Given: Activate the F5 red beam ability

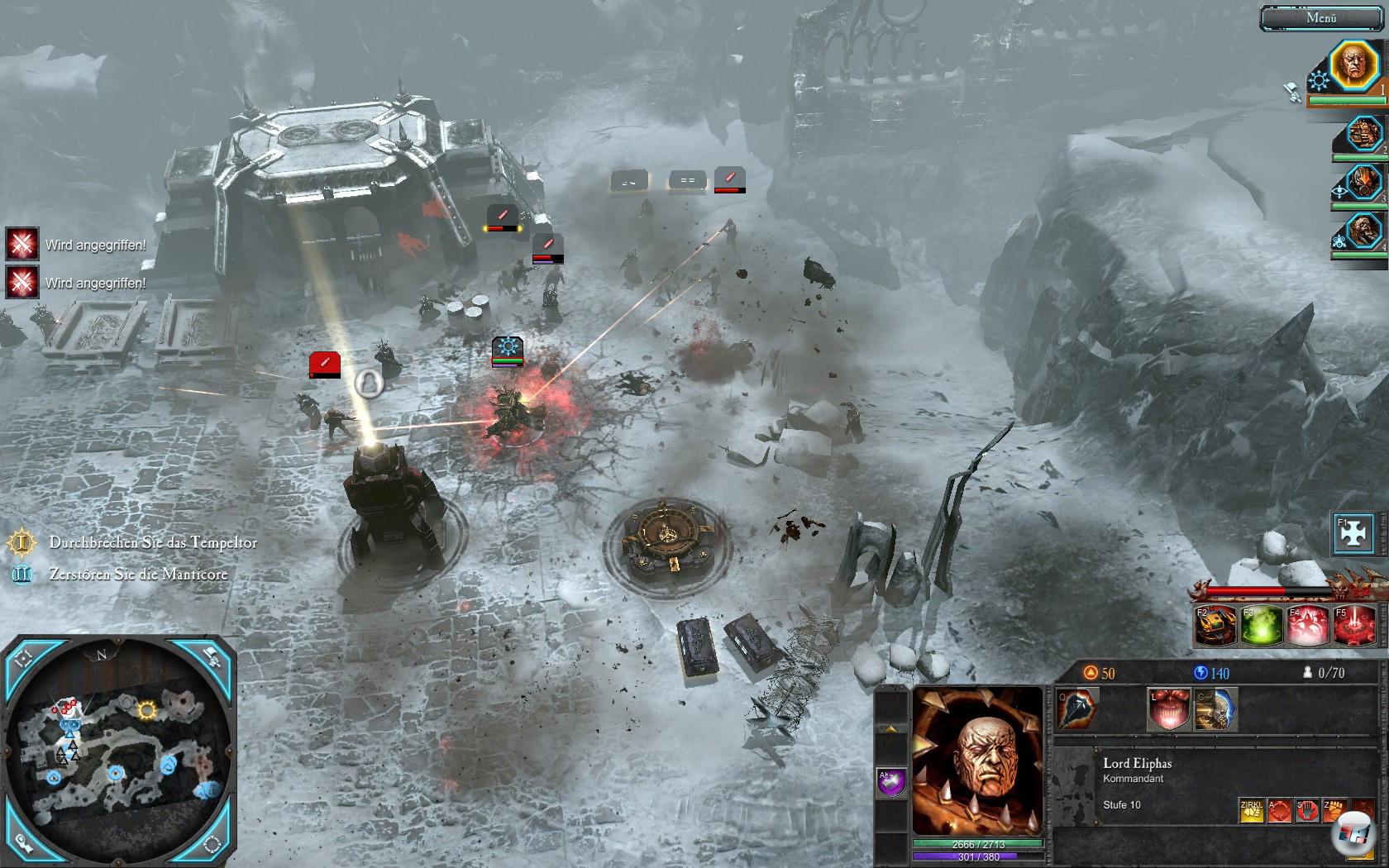Looking at the screenshot, I should [1353, 626].
